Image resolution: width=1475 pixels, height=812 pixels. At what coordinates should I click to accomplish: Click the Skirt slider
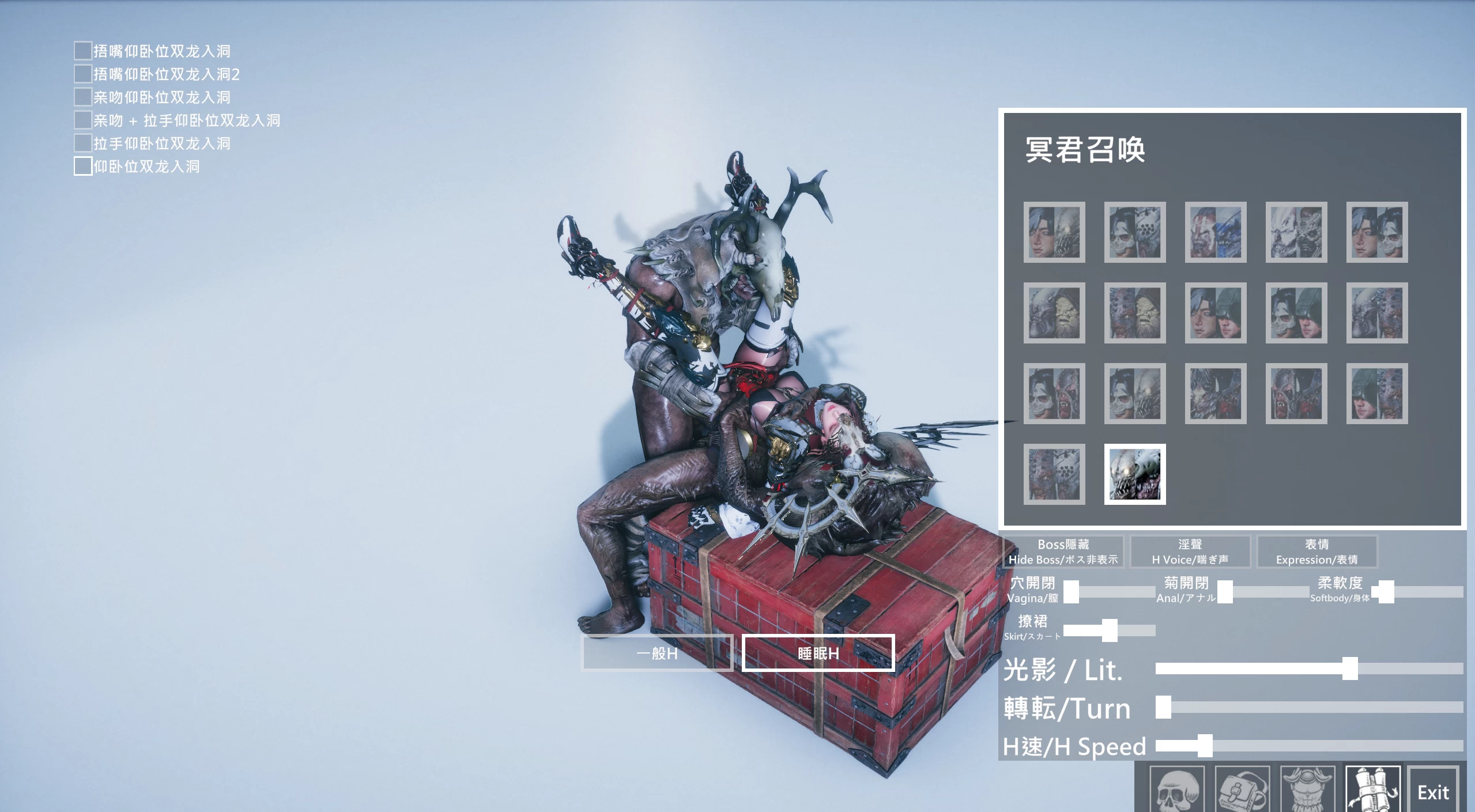(x=1110, y=630)
